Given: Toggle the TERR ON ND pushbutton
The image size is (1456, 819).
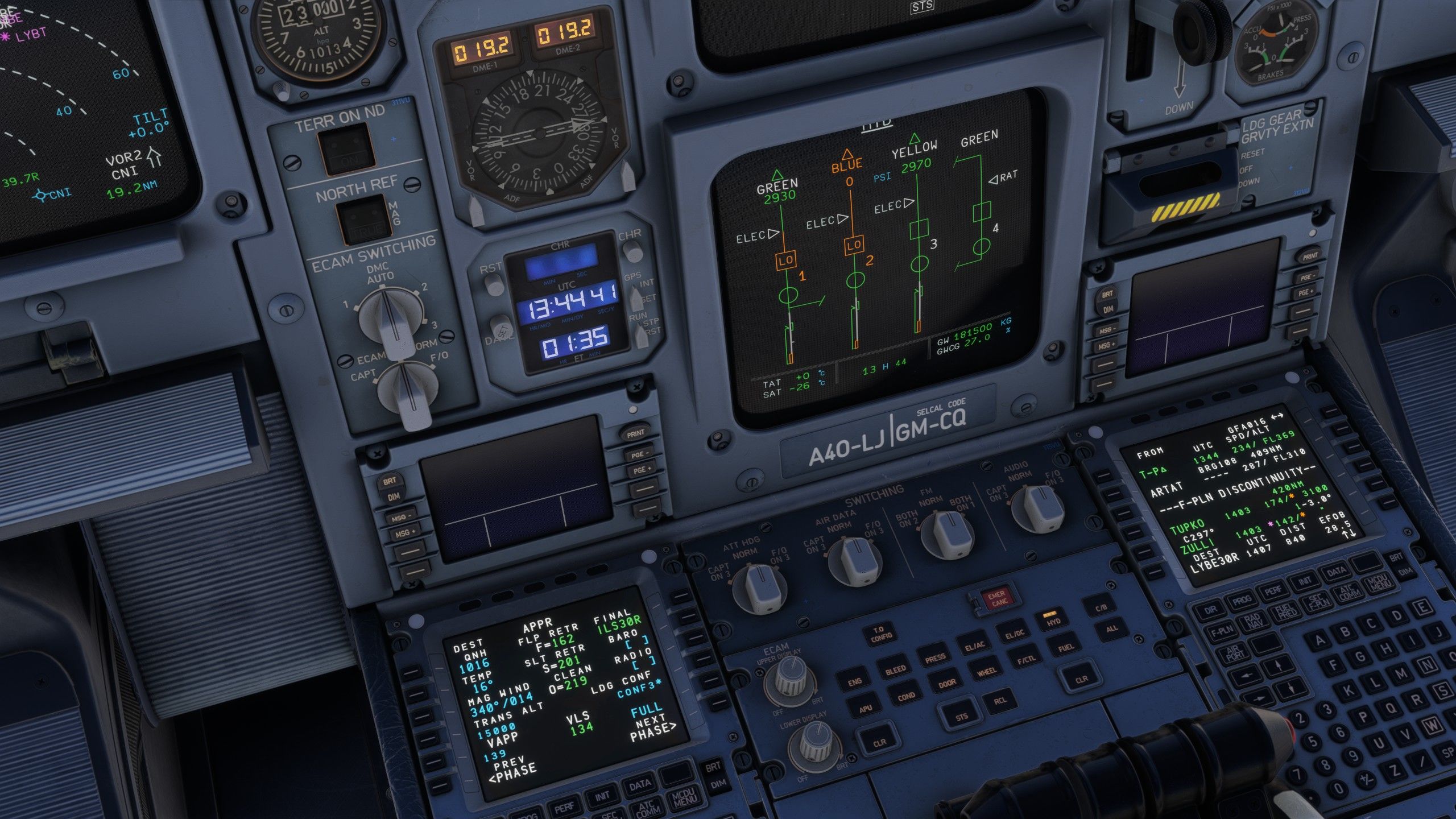Looking at the screenshot, I should 345,149.
